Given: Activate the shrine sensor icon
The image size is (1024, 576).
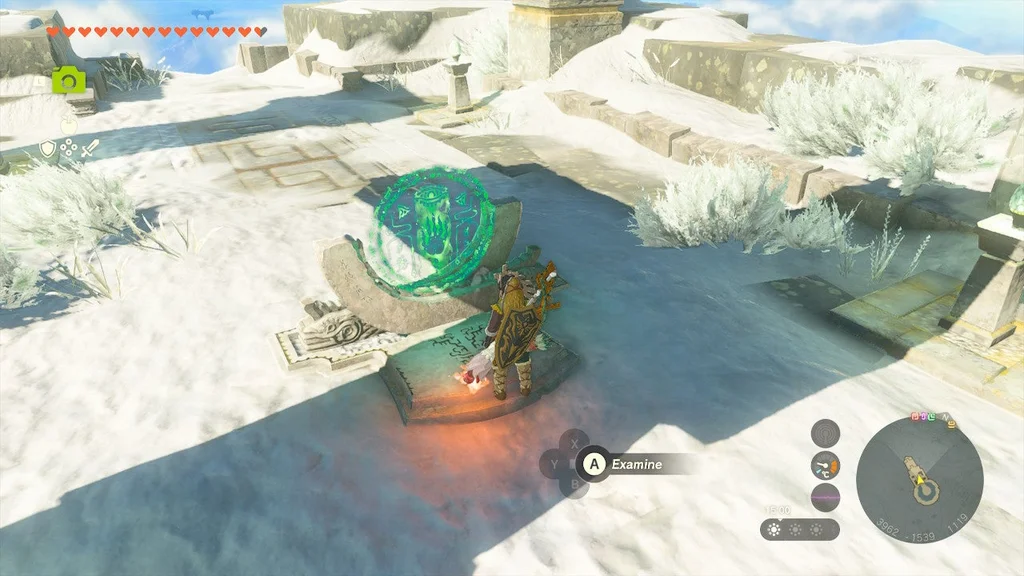Looking at the screenshot, I should (x=825, y=432).
